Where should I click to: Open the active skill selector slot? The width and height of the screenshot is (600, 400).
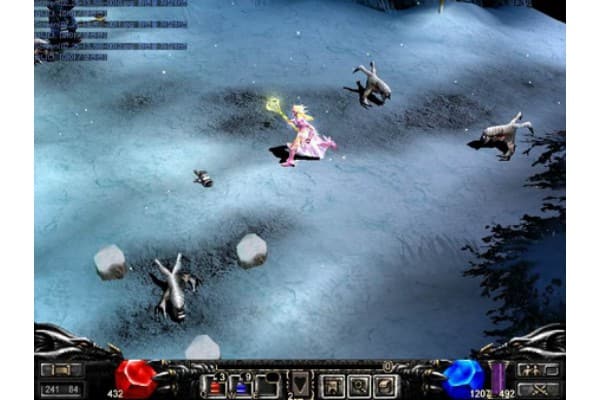click(299, 384)
